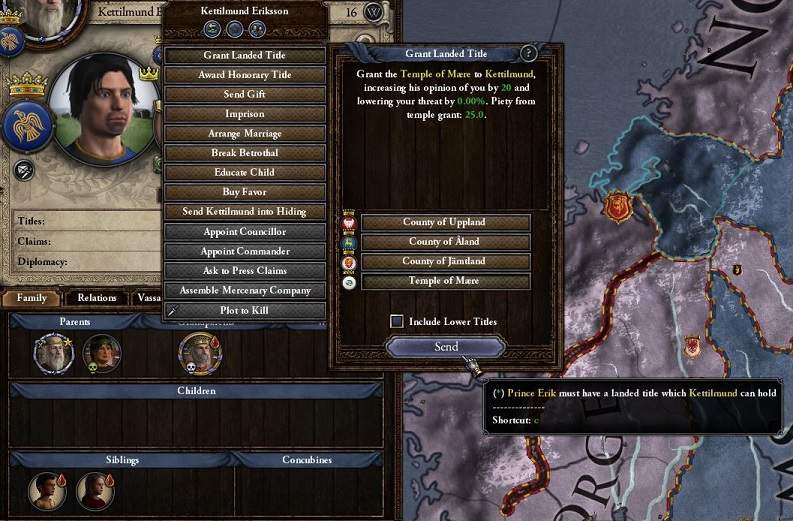
Task: Click the Send Gift option
Action: (x=245, y=94)
